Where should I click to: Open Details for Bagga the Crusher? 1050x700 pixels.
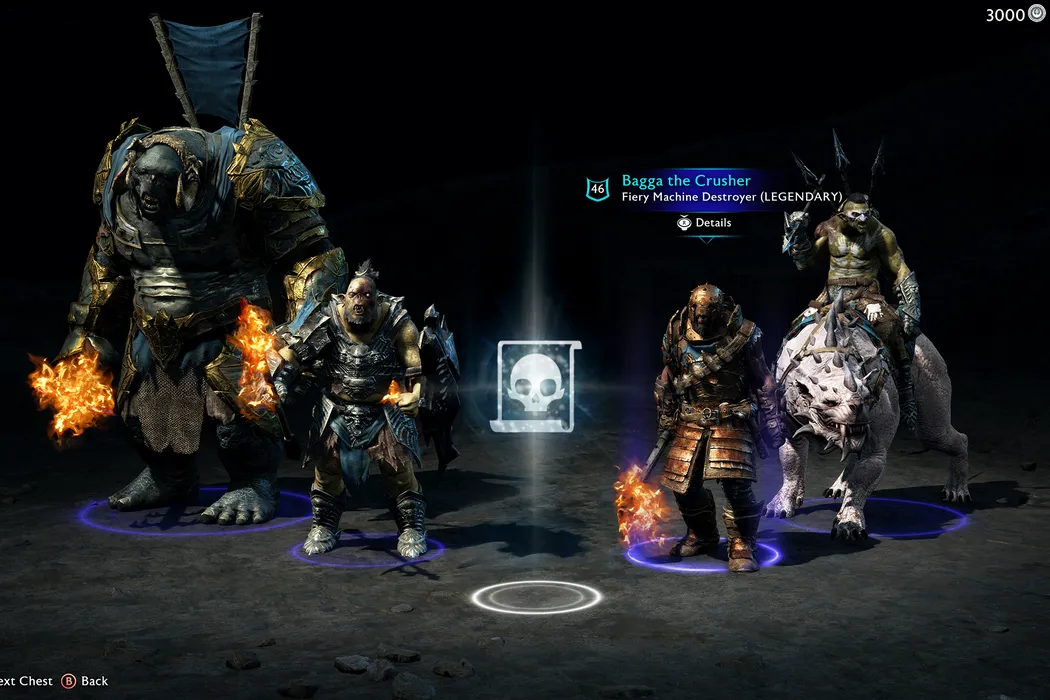[705, 223]
